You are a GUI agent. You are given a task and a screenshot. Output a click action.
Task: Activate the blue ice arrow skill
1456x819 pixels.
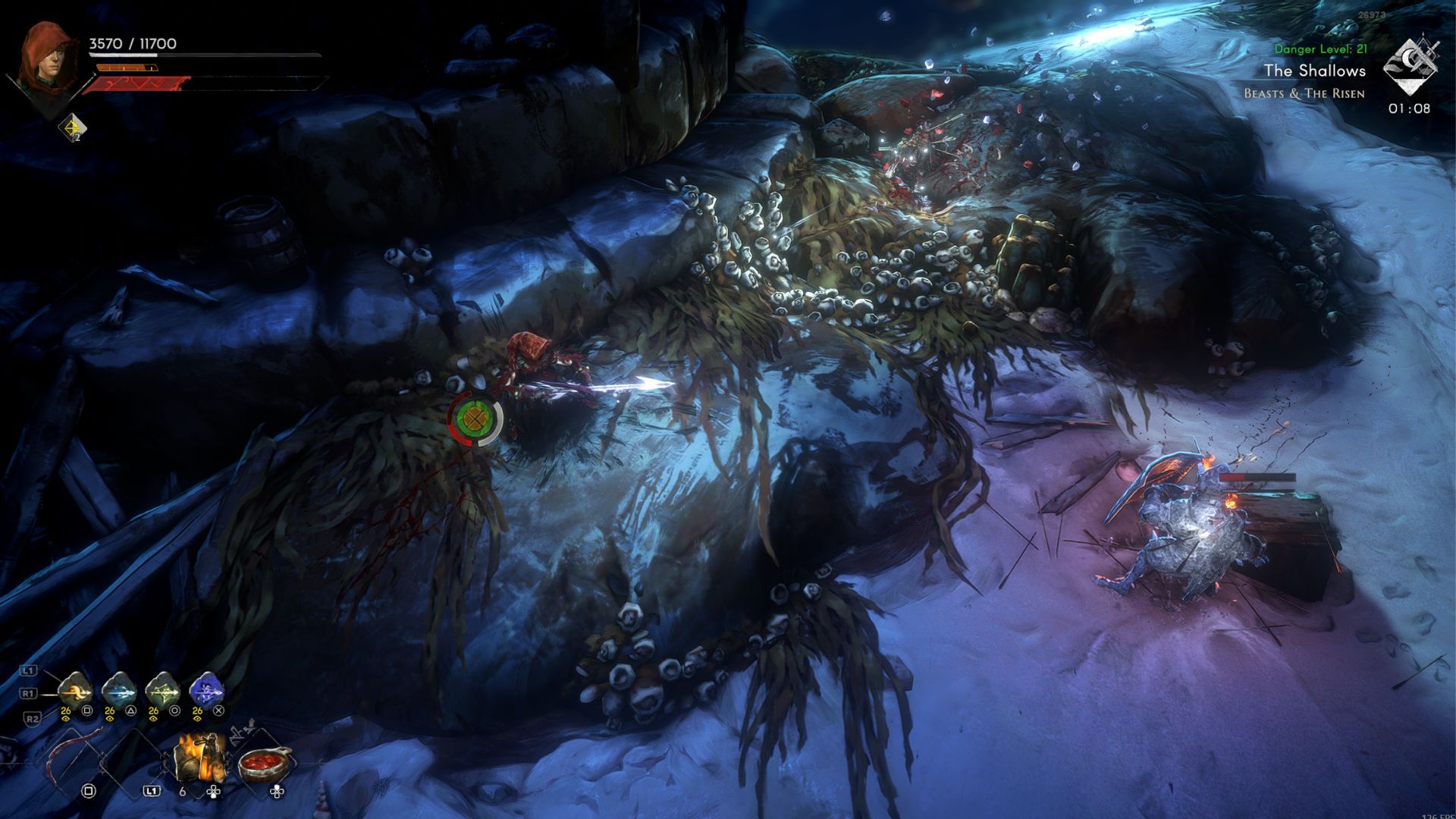click(x=119, y=690)
